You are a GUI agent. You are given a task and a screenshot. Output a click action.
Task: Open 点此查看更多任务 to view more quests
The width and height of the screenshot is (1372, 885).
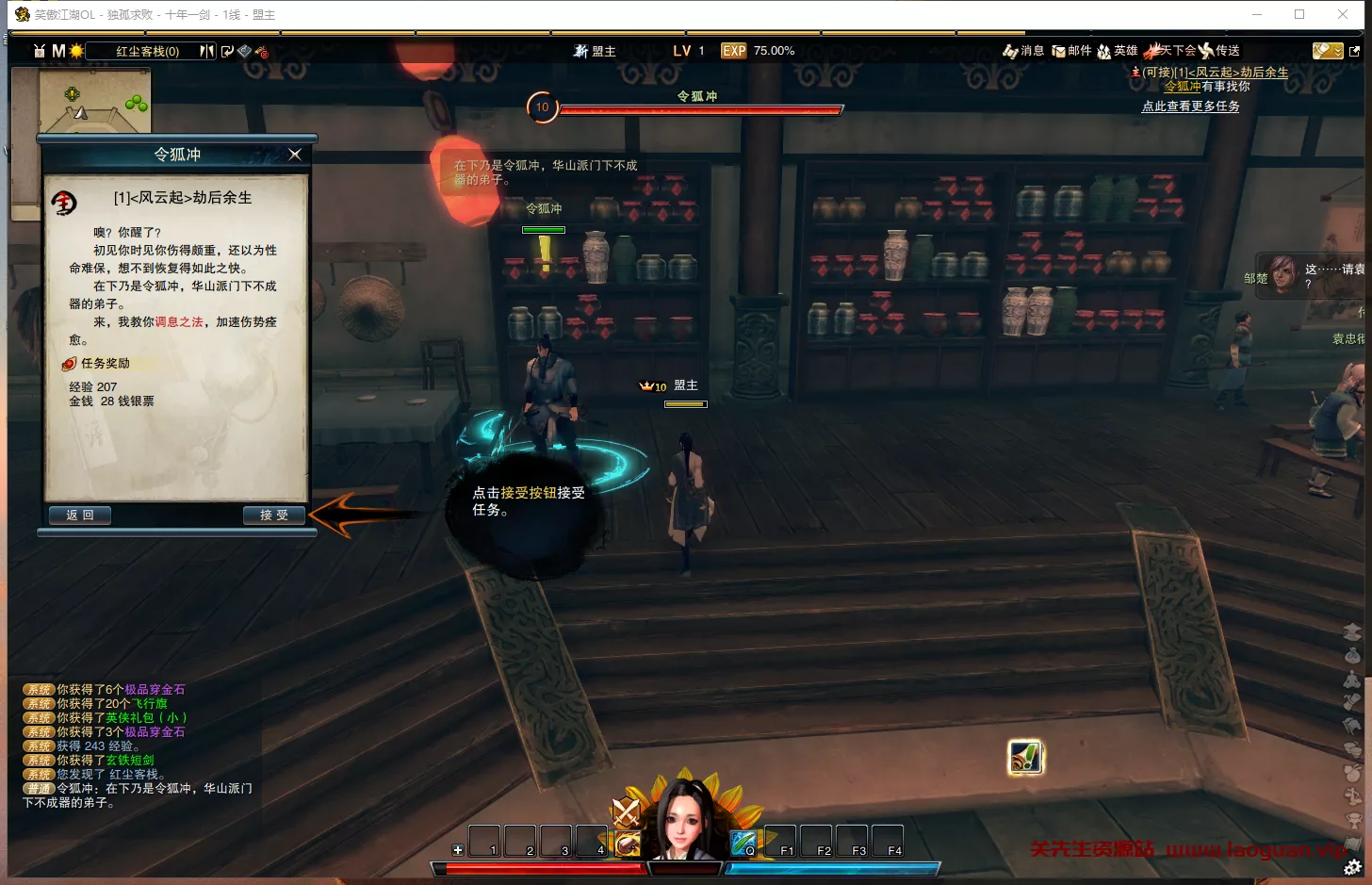(1190, 107)
